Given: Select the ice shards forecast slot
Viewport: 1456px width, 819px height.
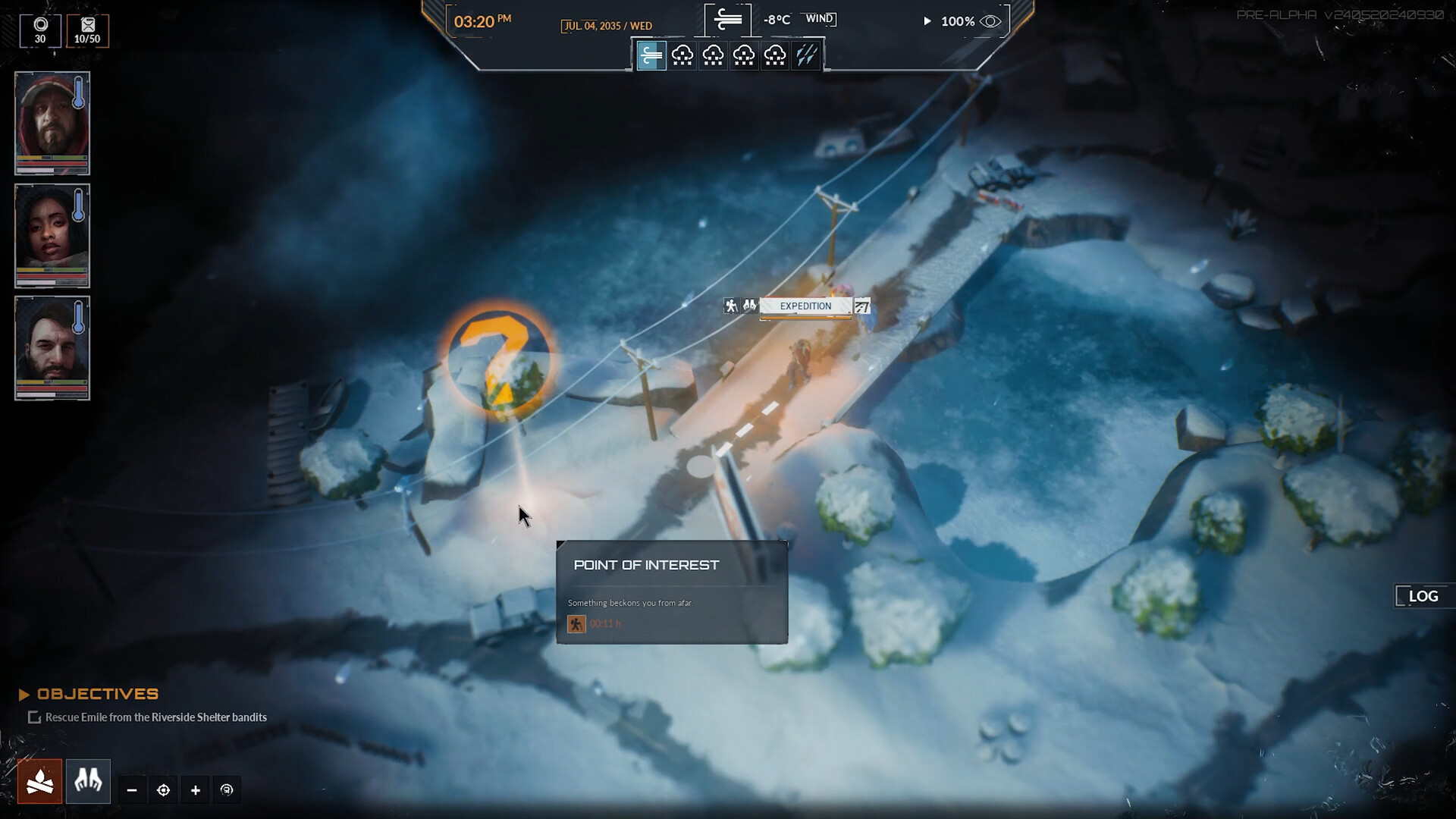Looking at the screenshot, I should coord(806,55).
